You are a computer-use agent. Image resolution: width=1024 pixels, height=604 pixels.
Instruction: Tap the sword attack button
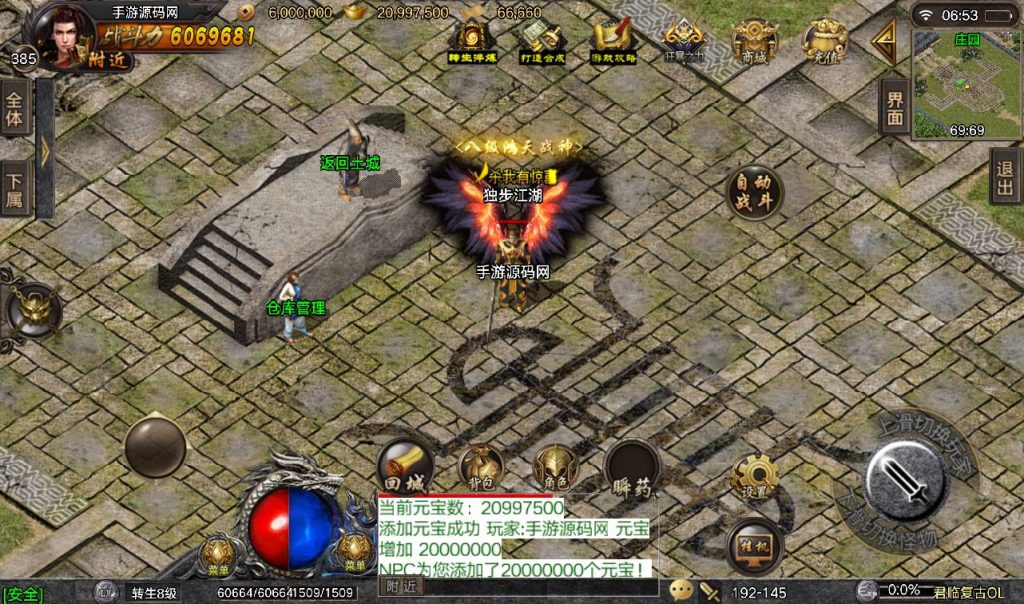point(905,479)
